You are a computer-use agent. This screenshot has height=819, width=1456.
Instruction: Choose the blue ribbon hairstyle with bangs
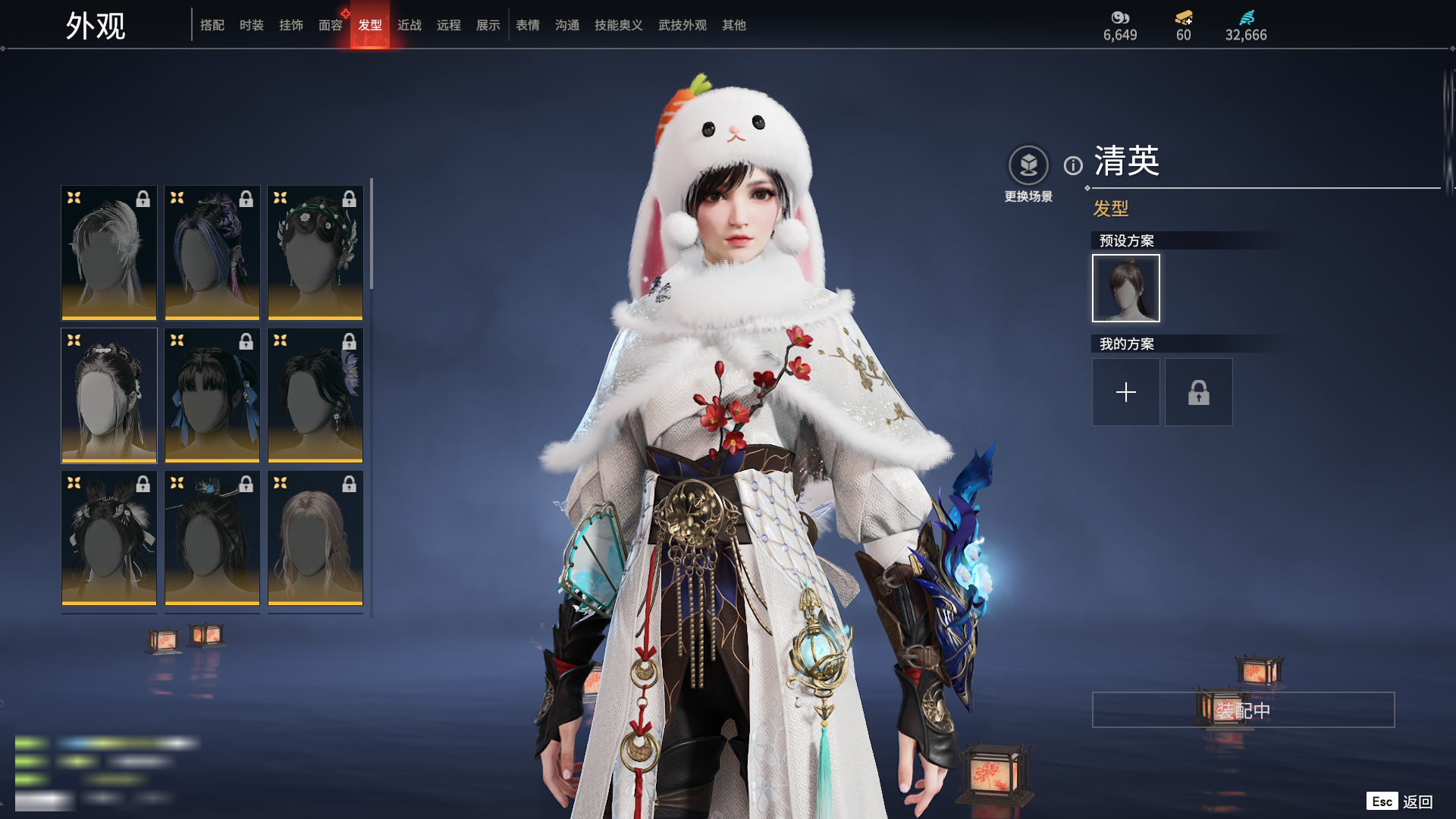pyautogui.click(x=212, y=395)
